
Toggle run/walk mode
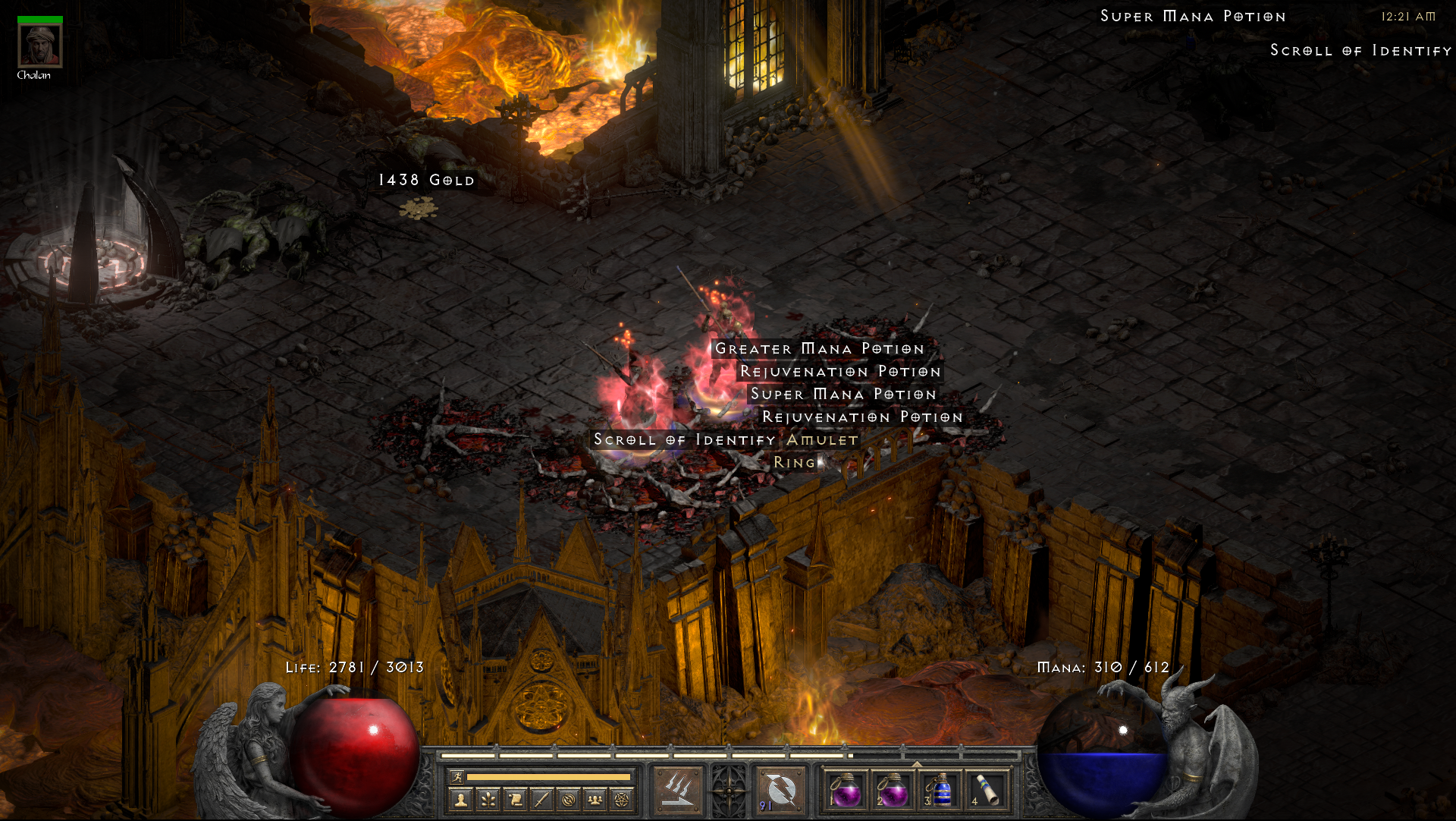pos(457,776)
